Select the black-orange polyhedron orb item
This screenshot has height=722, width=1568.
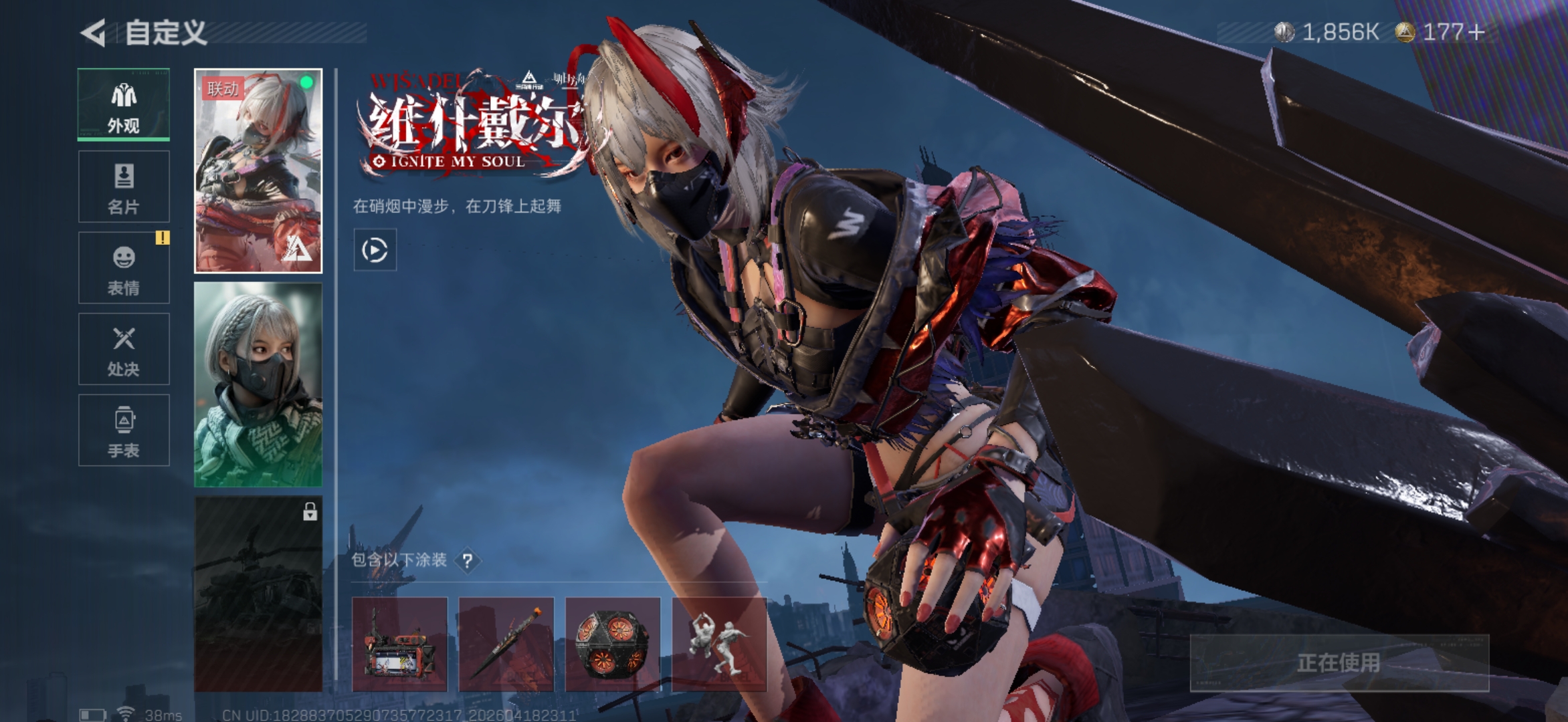point(613,644)
